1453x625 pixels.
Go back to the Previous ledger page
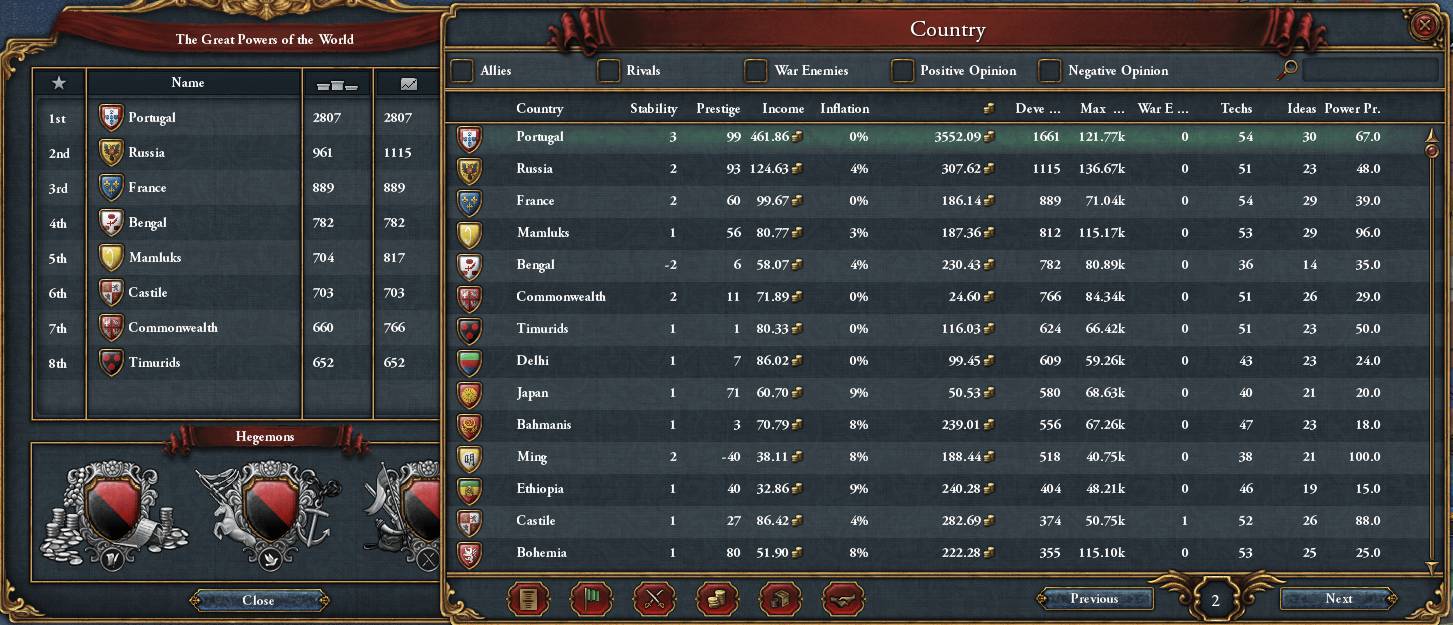1094,599
